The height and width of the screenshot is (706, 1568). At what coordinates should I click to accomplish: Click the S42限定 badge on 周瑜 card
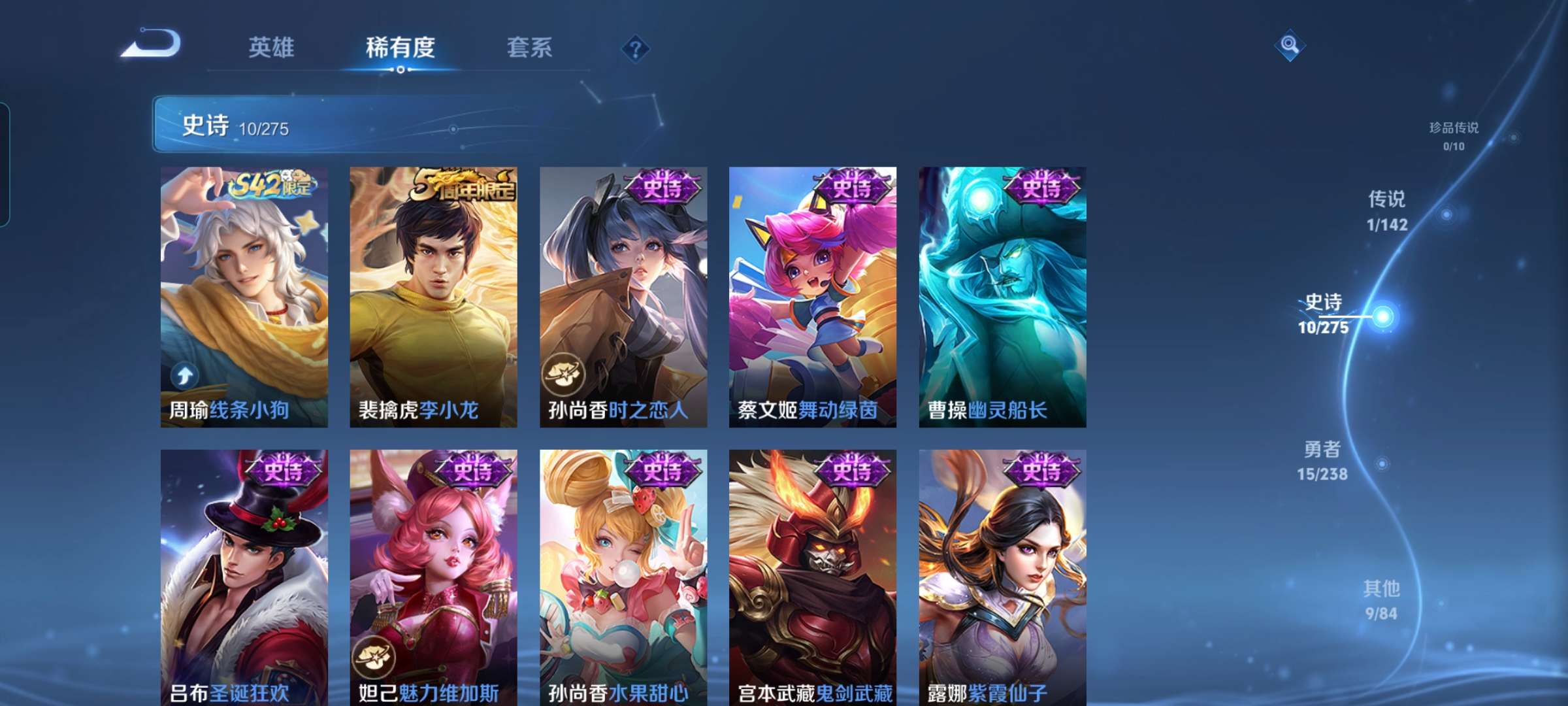(x=274, y=184)
